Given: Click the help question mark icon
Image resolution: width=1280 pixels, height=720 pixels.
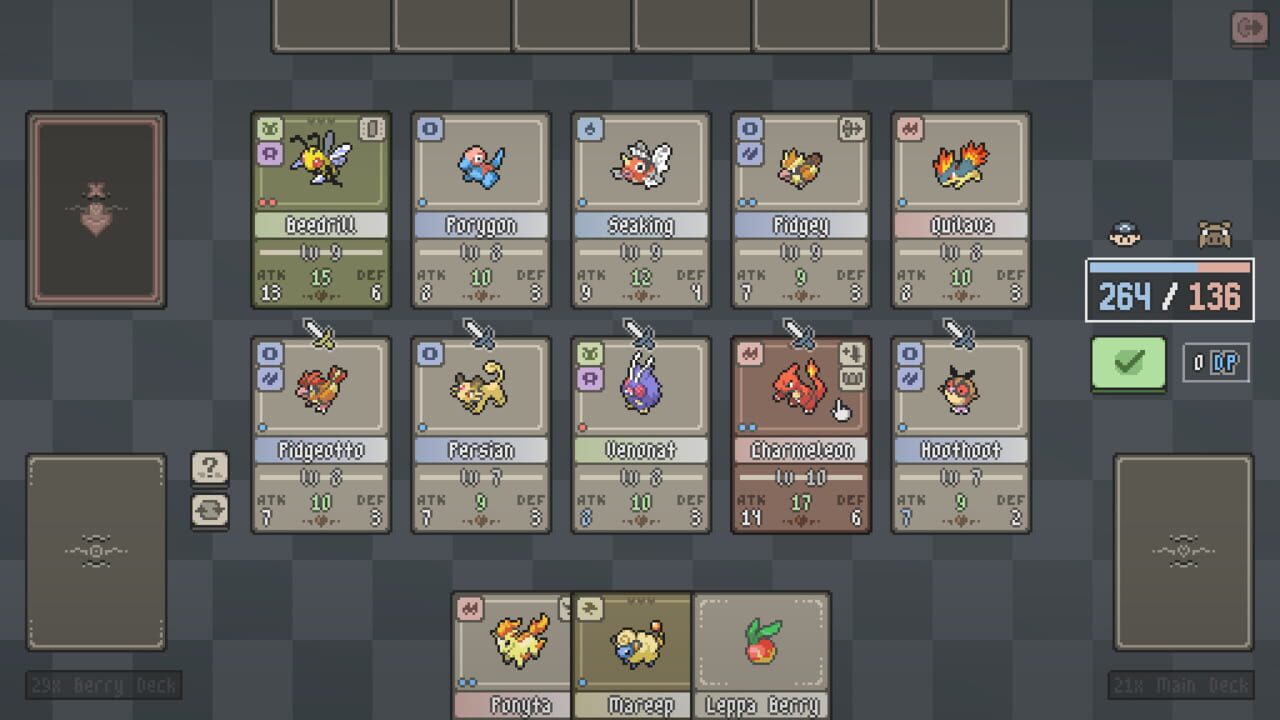Looking at the screenshot, I should coord(210,466).
